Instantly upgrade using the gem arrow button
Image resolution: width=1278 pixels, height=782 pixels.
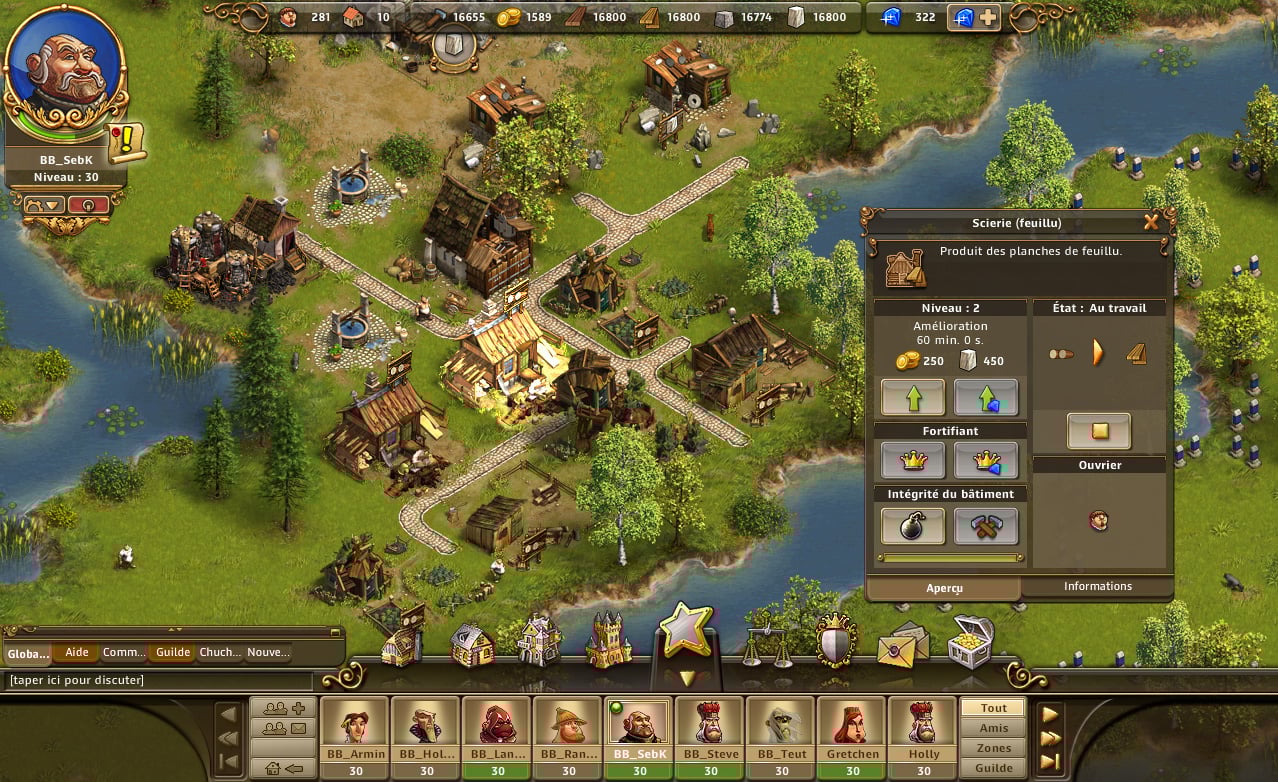[985, 397]
